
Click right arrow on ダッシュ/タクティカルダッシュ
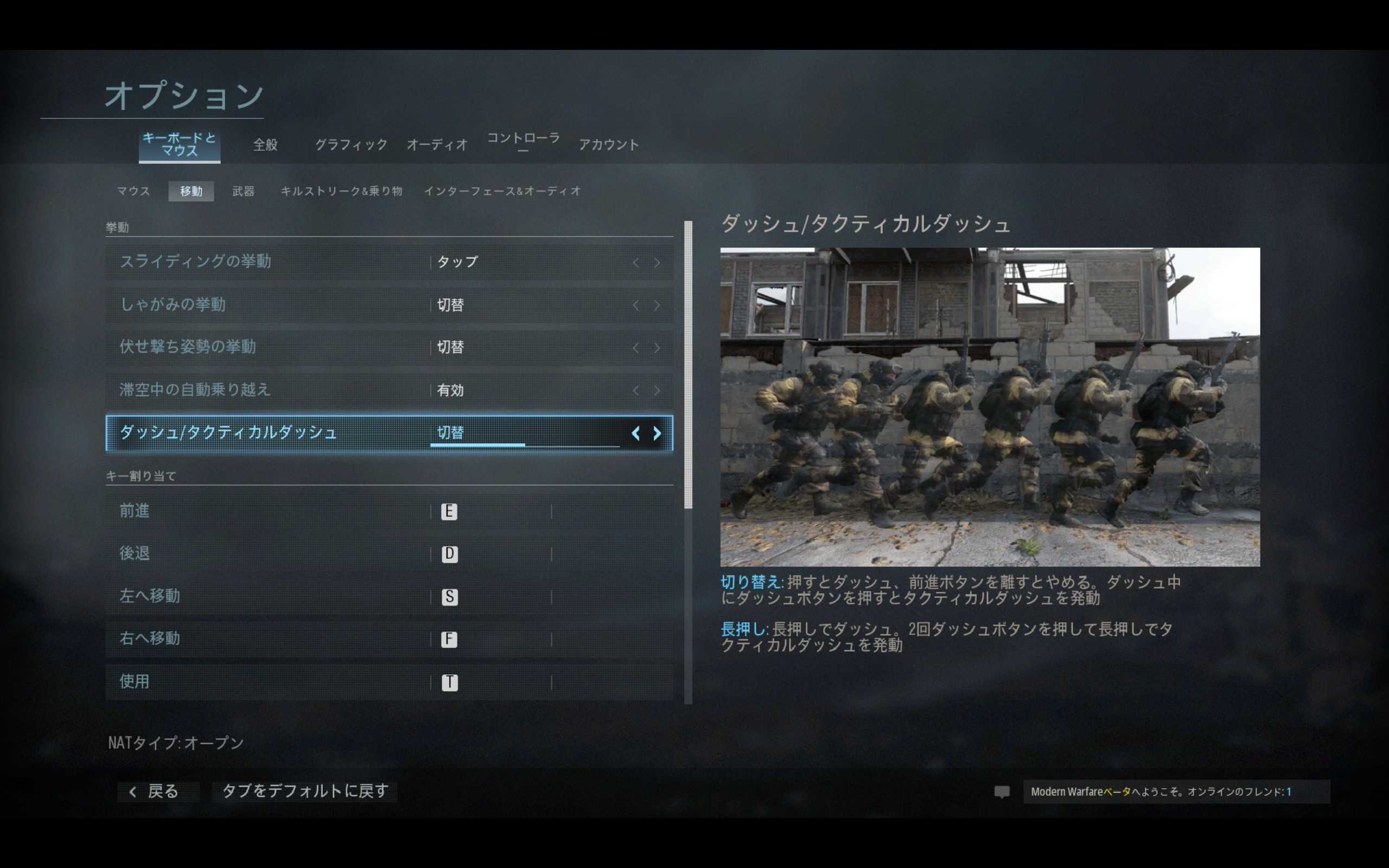click(x=657, y=433)
